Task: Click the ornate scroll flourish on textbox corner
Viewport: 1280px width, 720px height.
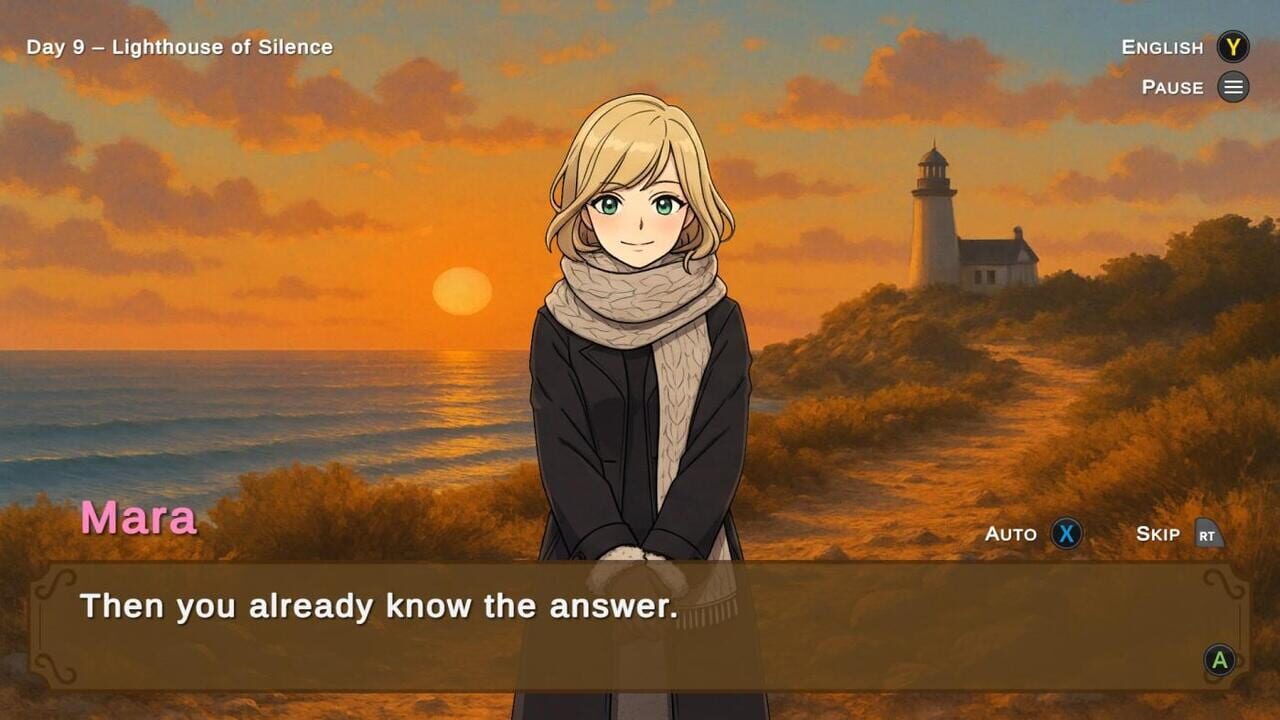Action: (55, 587)
